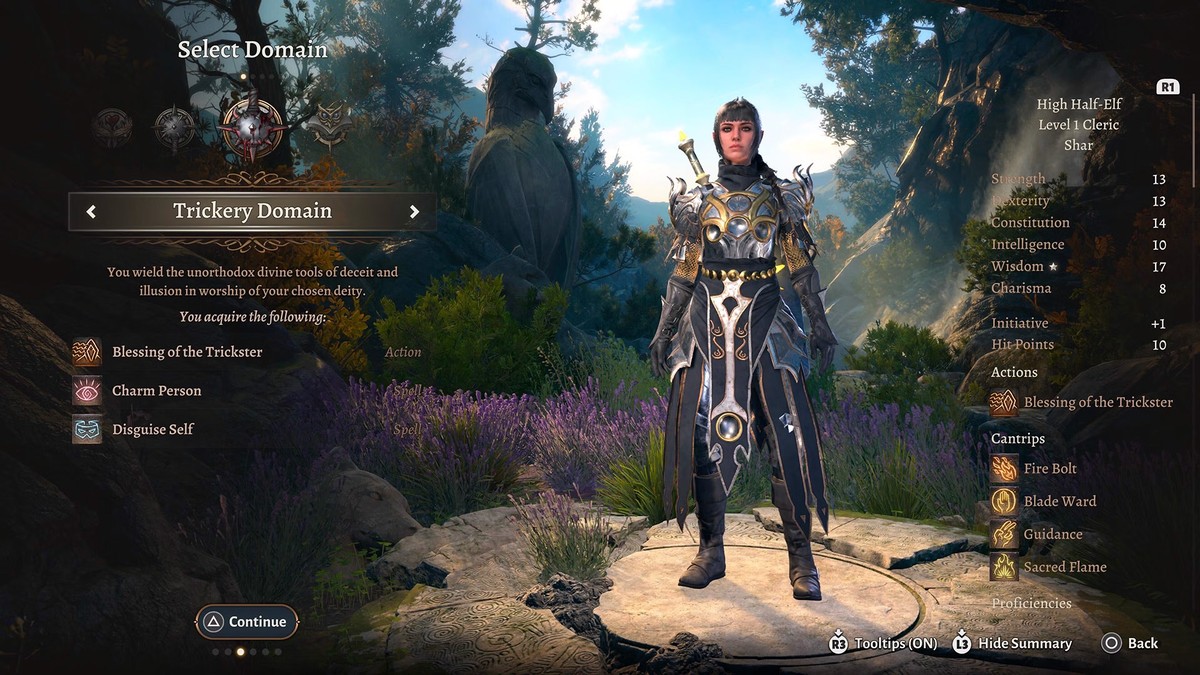Select the heart-emblem domain icon
Screen dimensions: 1200x675
tap(112, 128)
